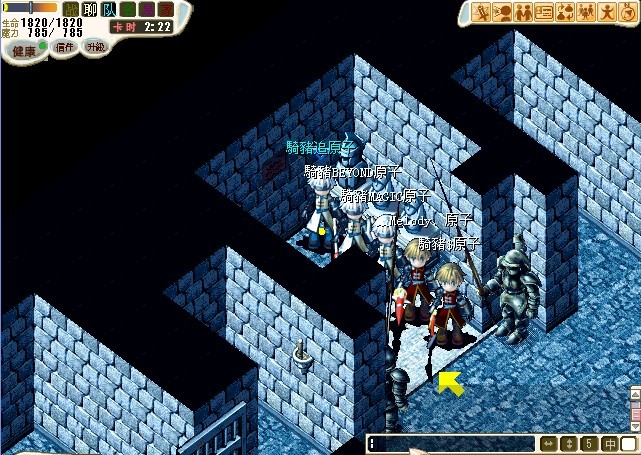Click the two-people handshake team icon
The width and height of the screenshot is (641, 455).
tap(523, 12)
